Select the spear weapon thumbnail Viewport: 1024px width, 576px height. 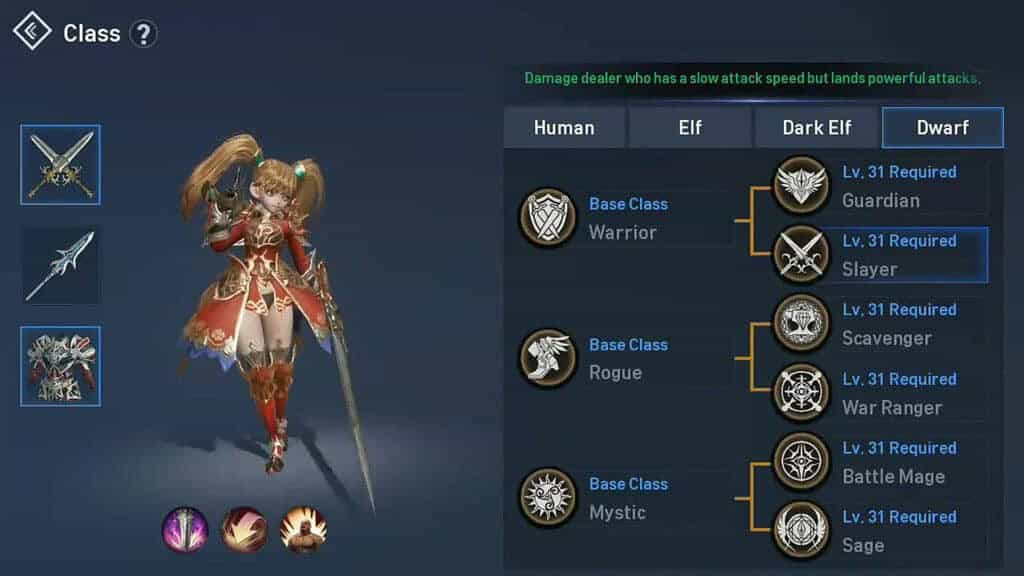coord(60,266)
